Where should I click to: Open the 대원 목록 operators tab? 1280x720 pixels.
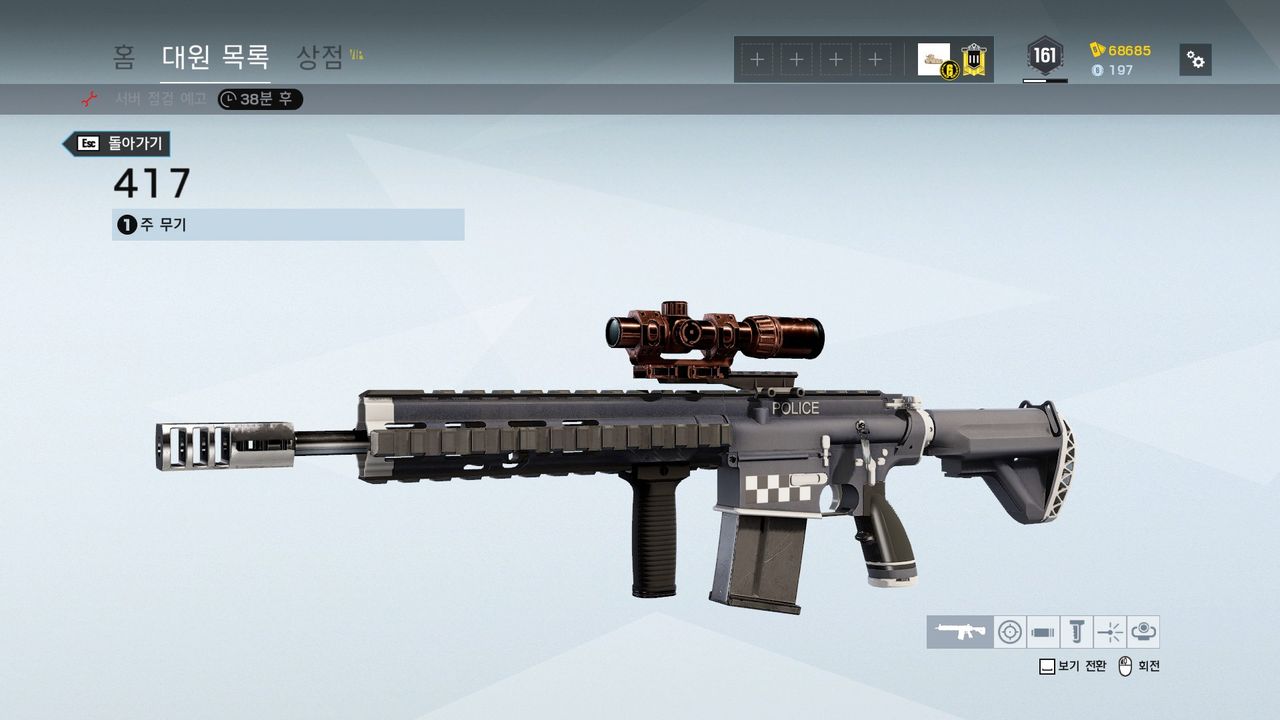[215, 58]
